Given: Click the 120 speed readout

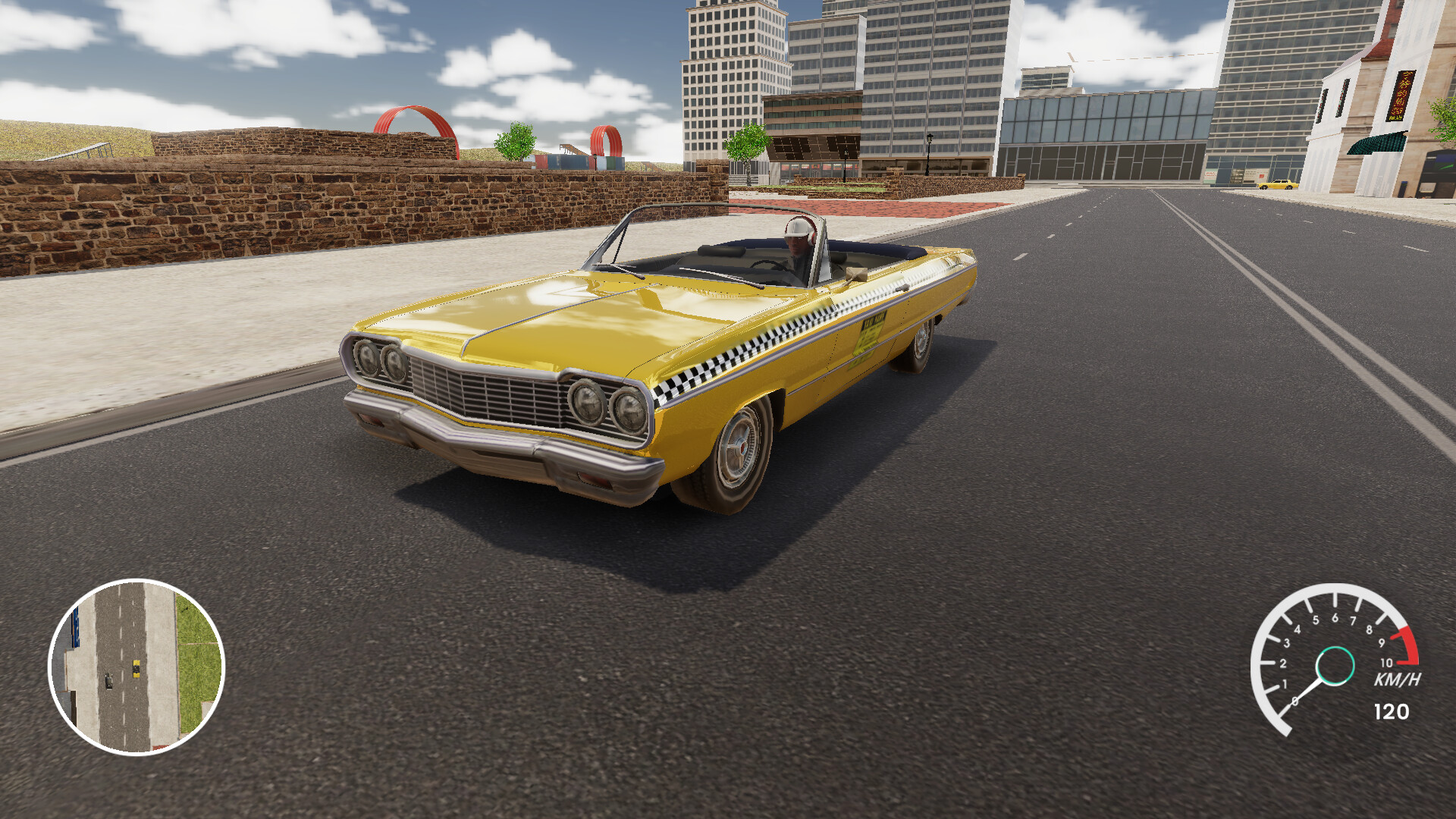Looking at the screenshot, I should tap(1392, 711).
